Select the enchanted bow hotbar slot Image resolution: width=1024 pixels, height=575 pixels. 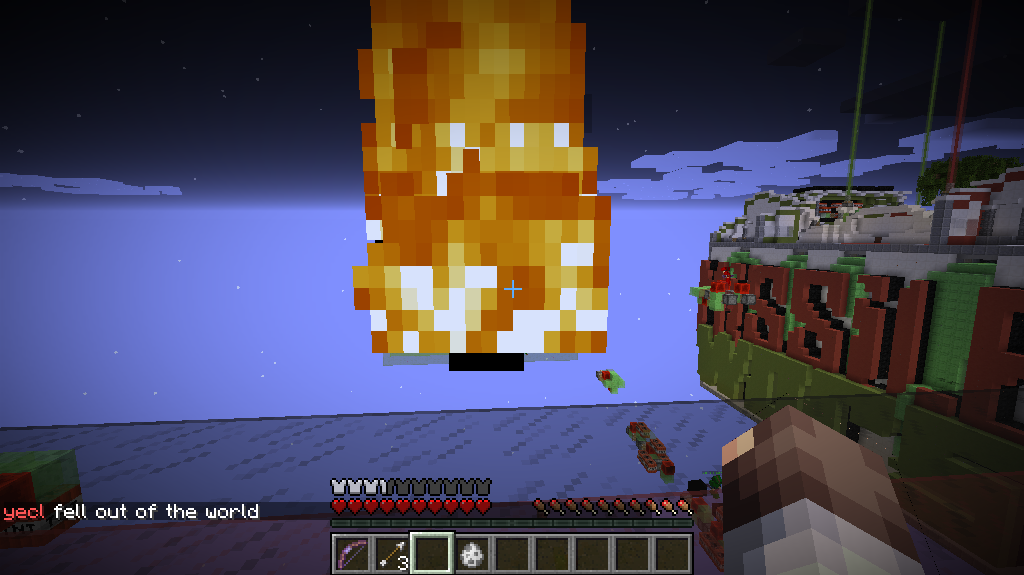(x=351, y=553)
